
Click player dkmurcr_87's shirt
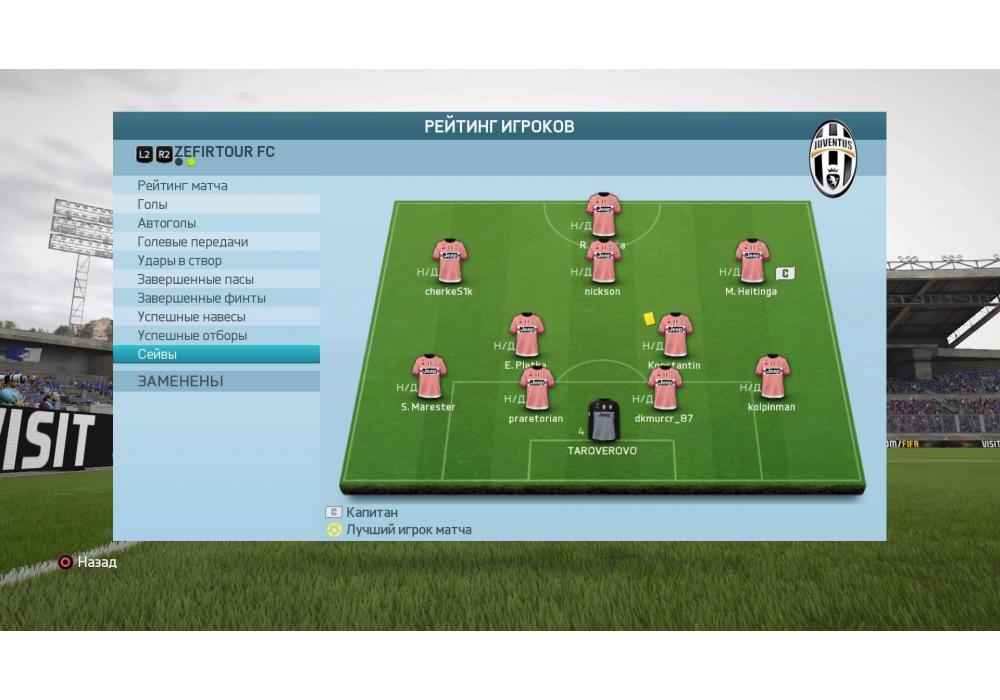(x=664, y=388)
